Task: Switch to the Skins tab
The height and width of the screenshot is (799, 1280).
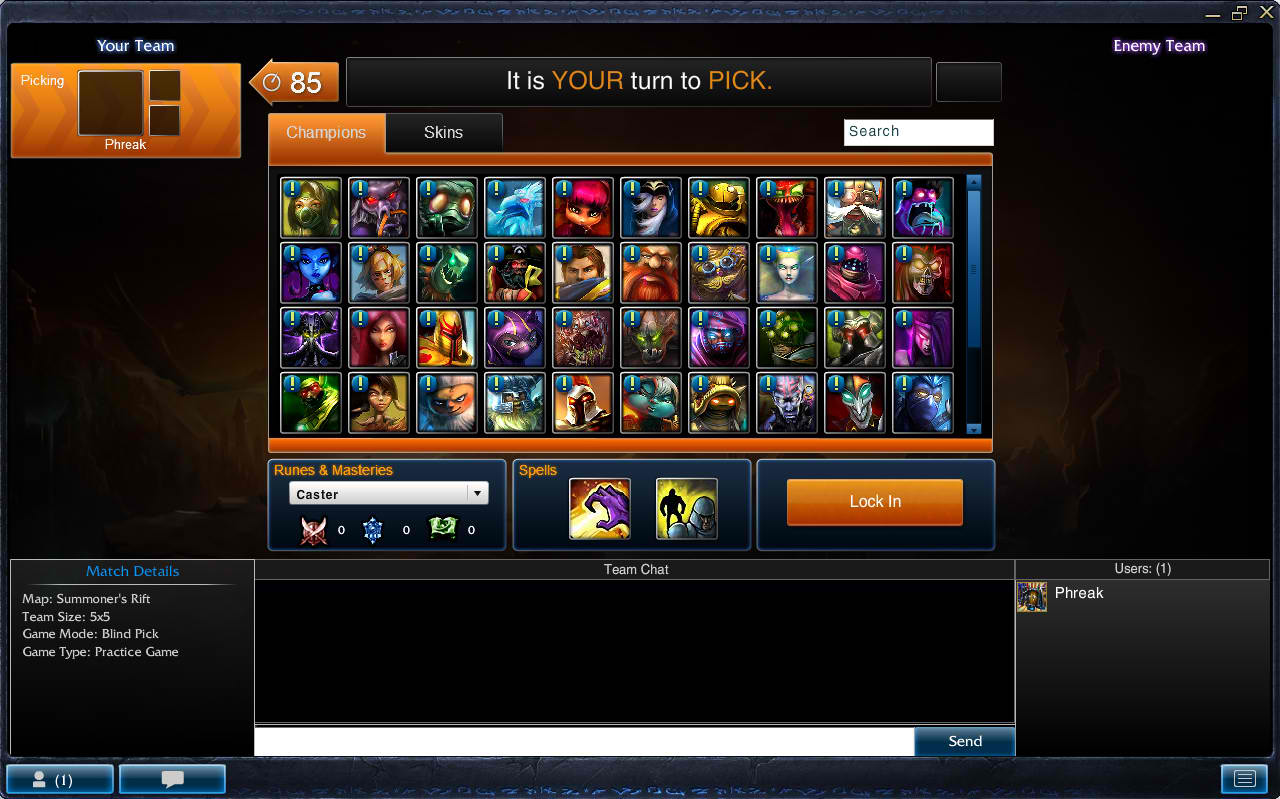Action: click(443, 132)
